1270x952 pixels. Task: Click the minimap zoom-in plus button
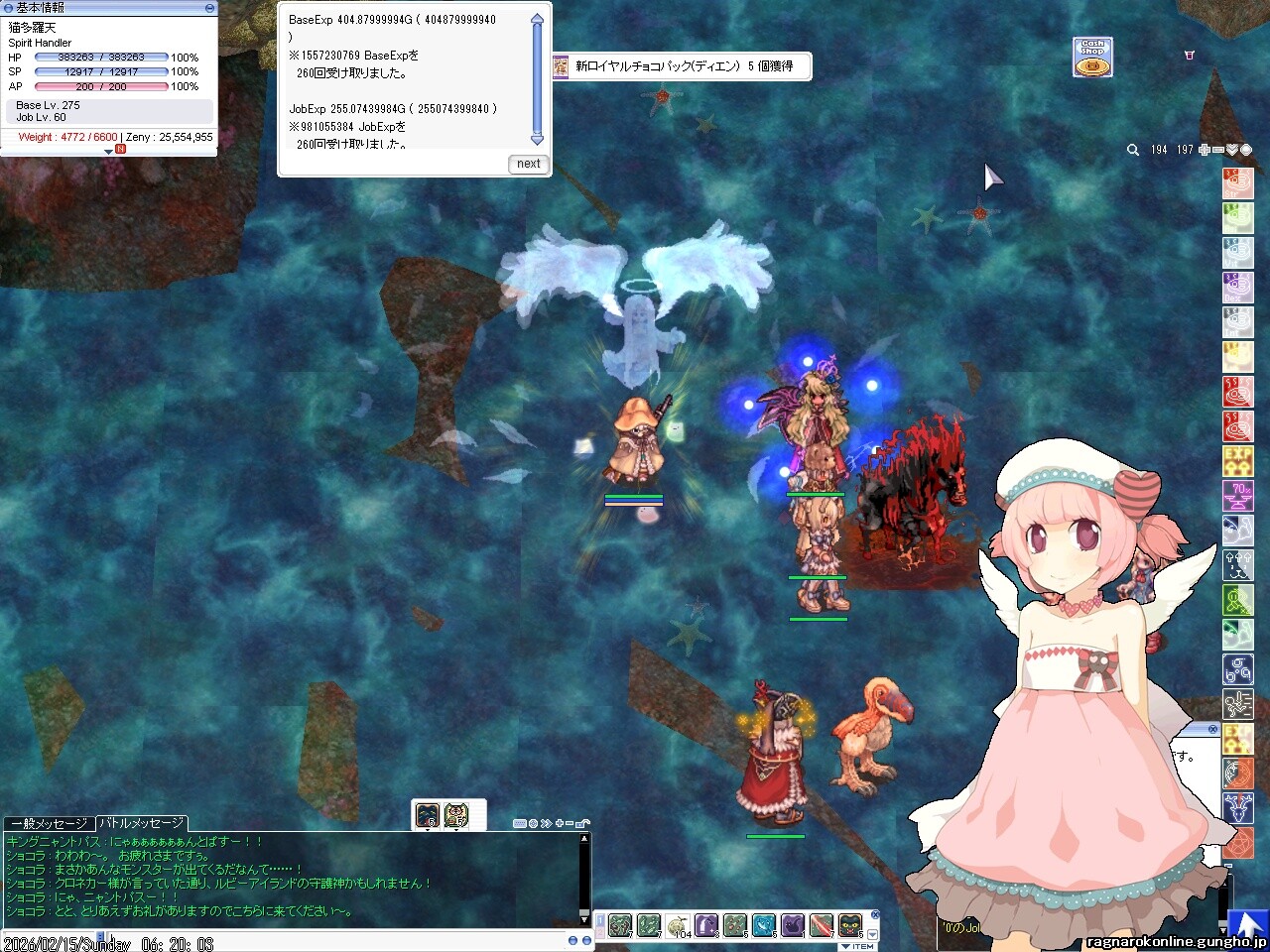1205,150
